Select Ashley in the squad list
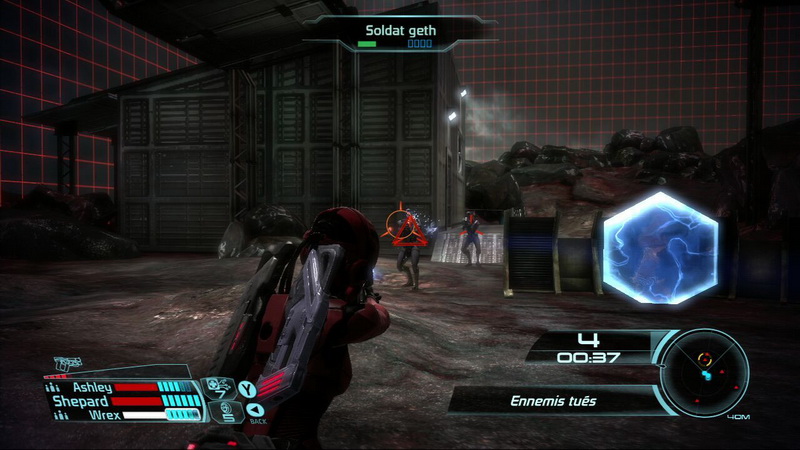 click(x=92, y=387)
